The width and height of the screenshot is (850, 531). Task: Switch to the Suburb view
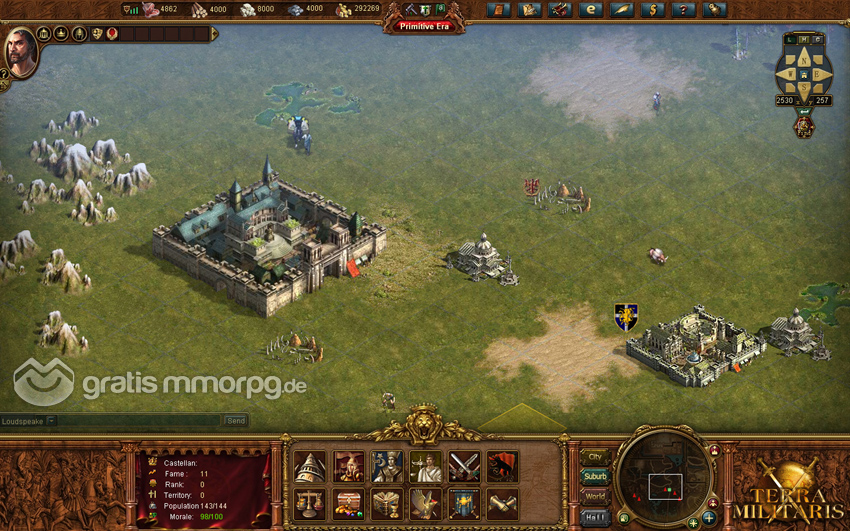tap(595, 476)
